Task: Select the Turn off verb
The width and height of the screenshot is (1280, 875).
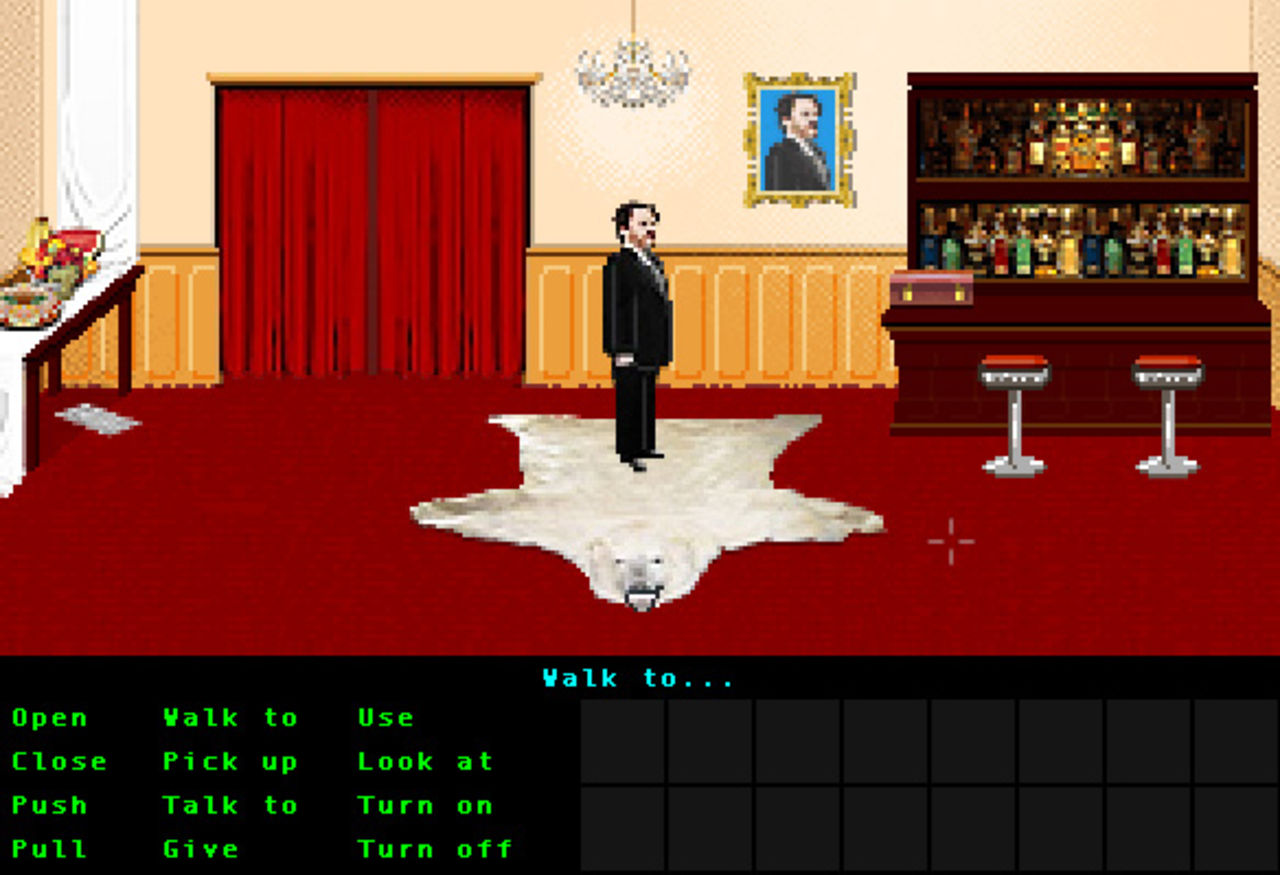Action: tap(435, 849)
